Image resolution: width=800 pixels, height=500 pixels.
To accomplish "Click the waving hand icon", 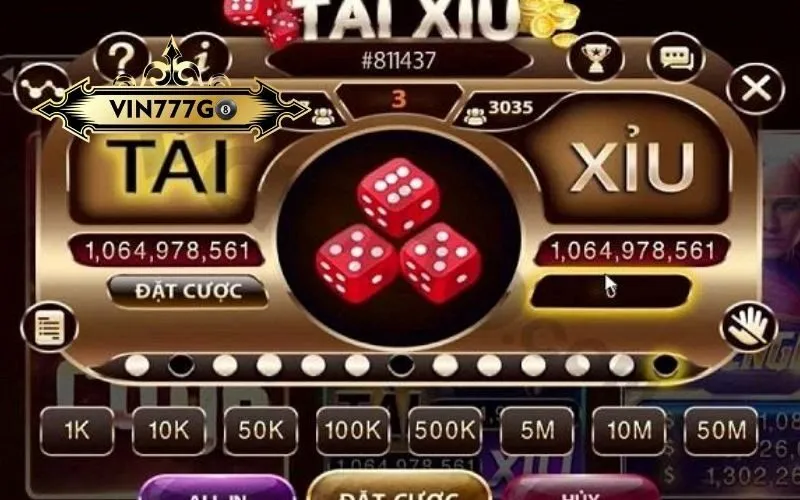I will point(747,326).
